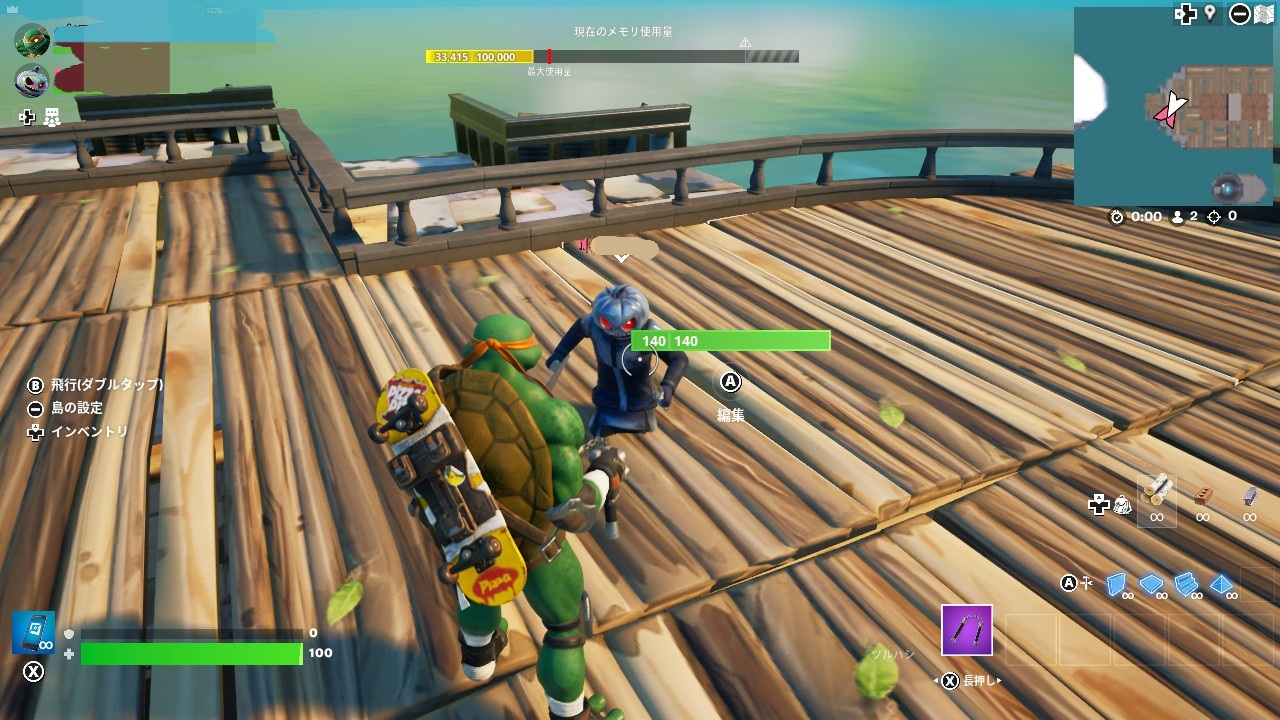The image size is (1280, 720).
Task: Open the full map icon
Action: tap(1264, 14)
